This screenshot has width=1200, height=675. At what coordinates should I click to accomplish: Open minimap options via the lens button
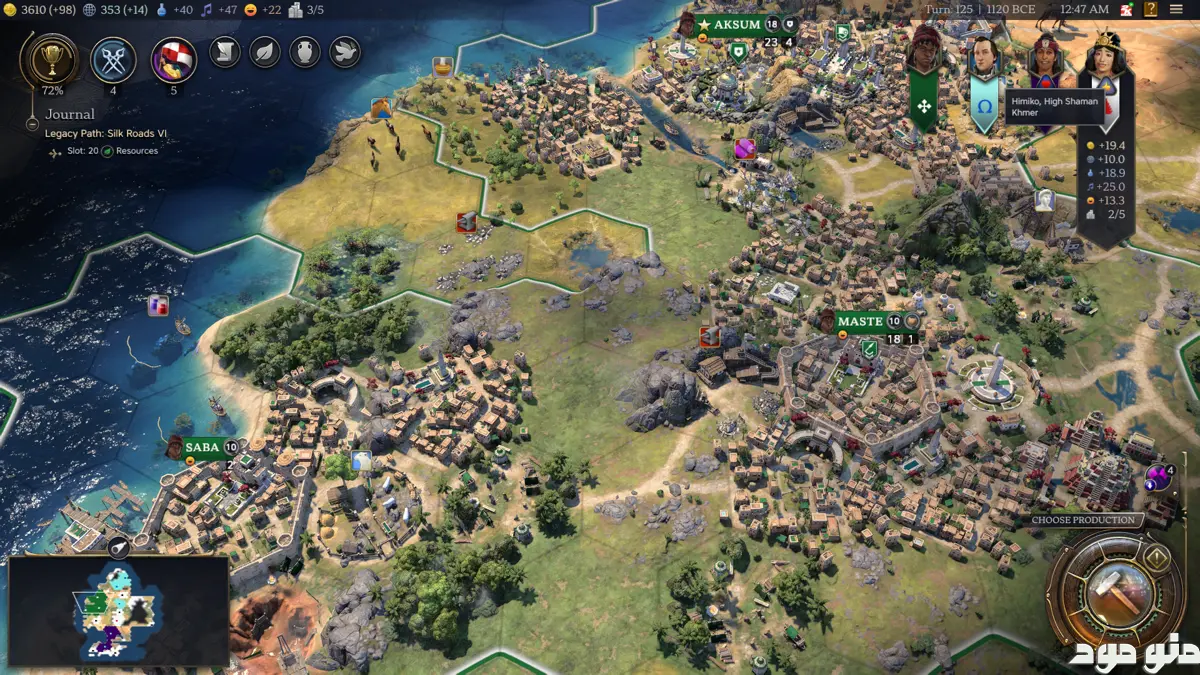[x=118, y=546]
